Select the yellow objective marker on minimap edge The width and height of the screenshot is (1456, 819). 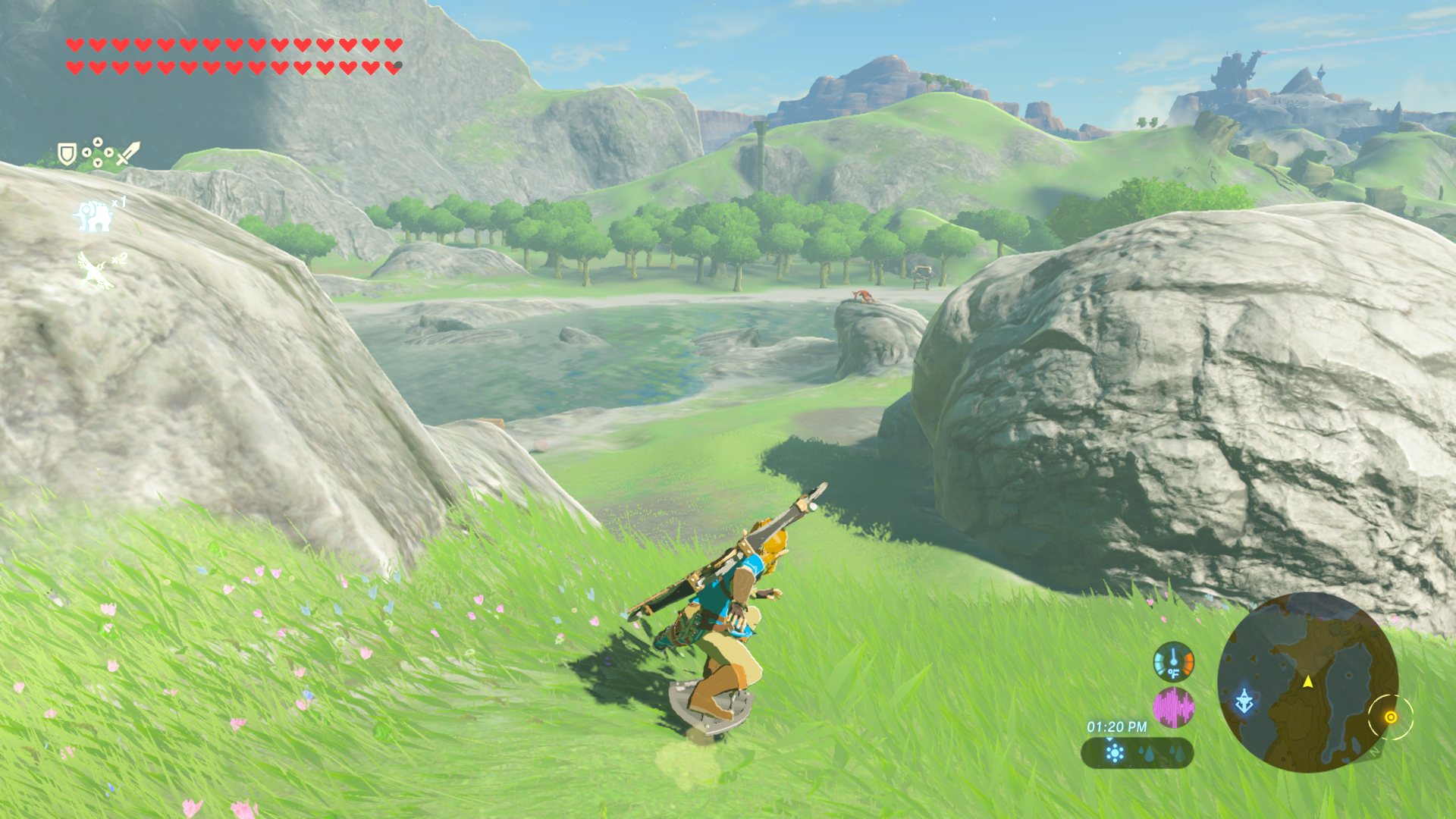coord(1390,717)
